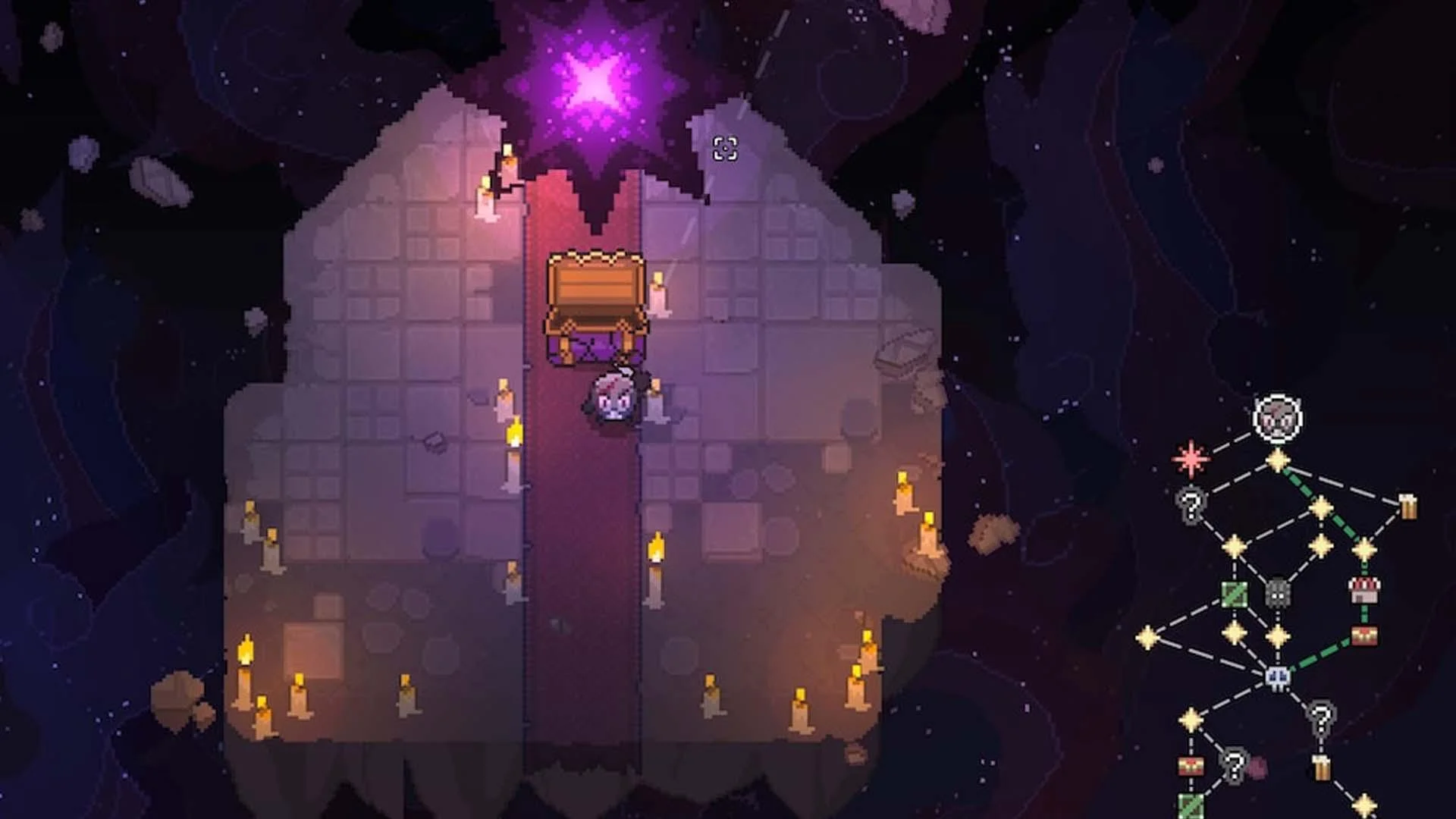Click the beer mug node at the map bottom

pos(1322,768)
